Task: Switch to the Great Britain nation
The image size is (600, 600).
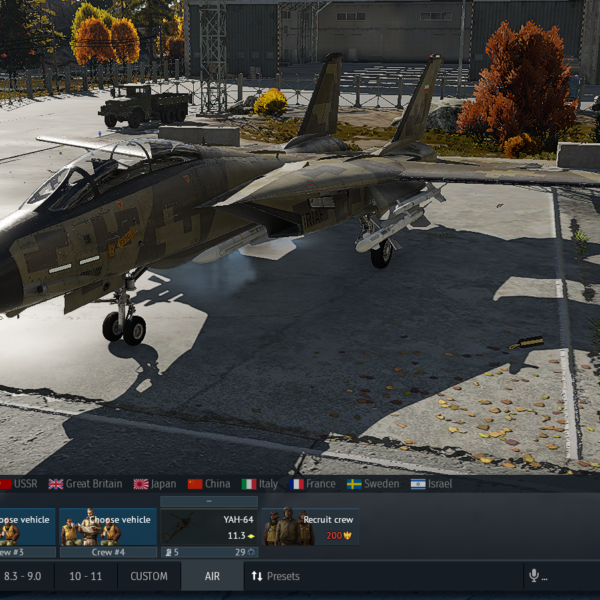Action: point(86,484)
